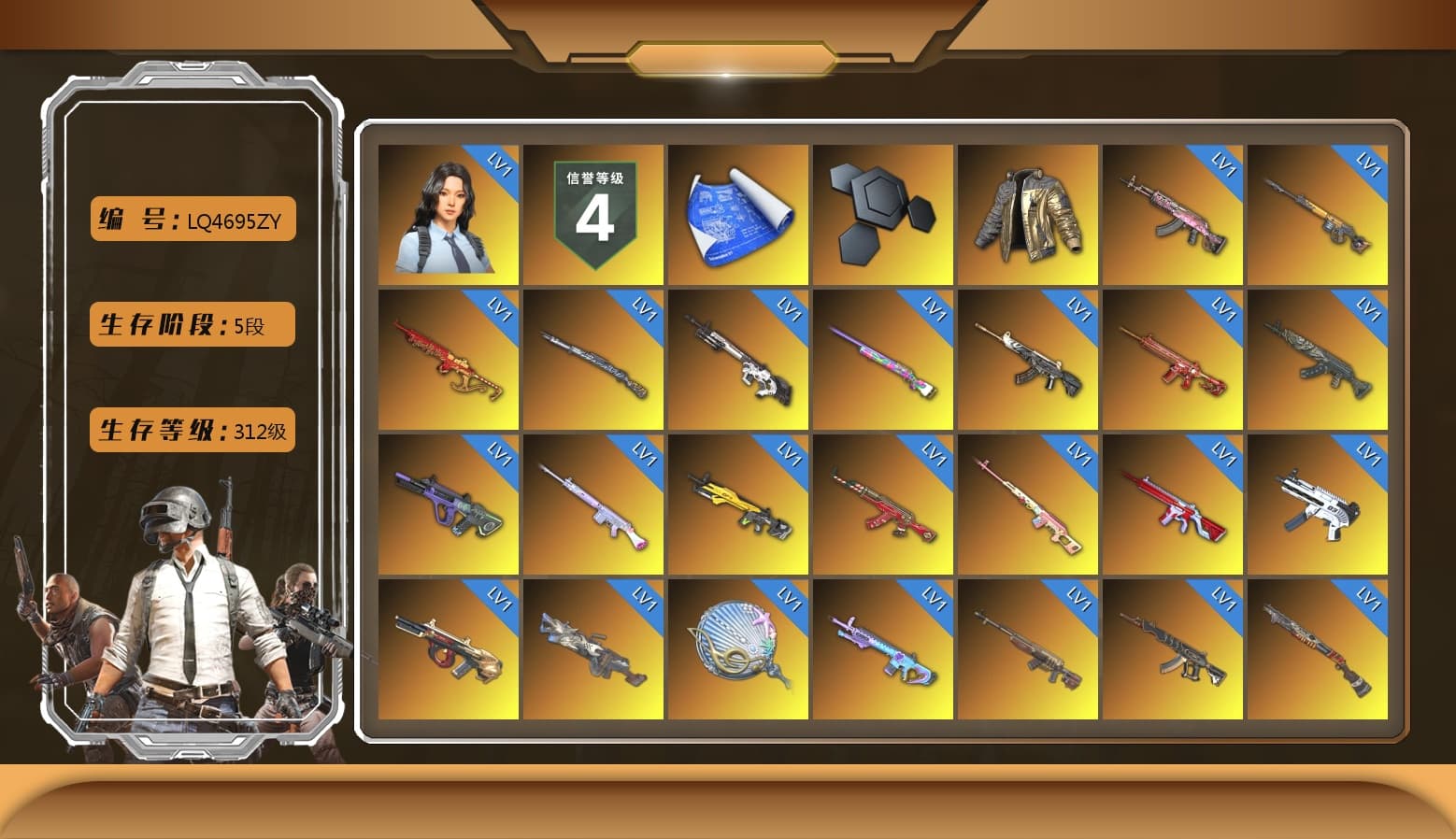
Task: View the golden leather jacket item
Action: coord(1028,210)
